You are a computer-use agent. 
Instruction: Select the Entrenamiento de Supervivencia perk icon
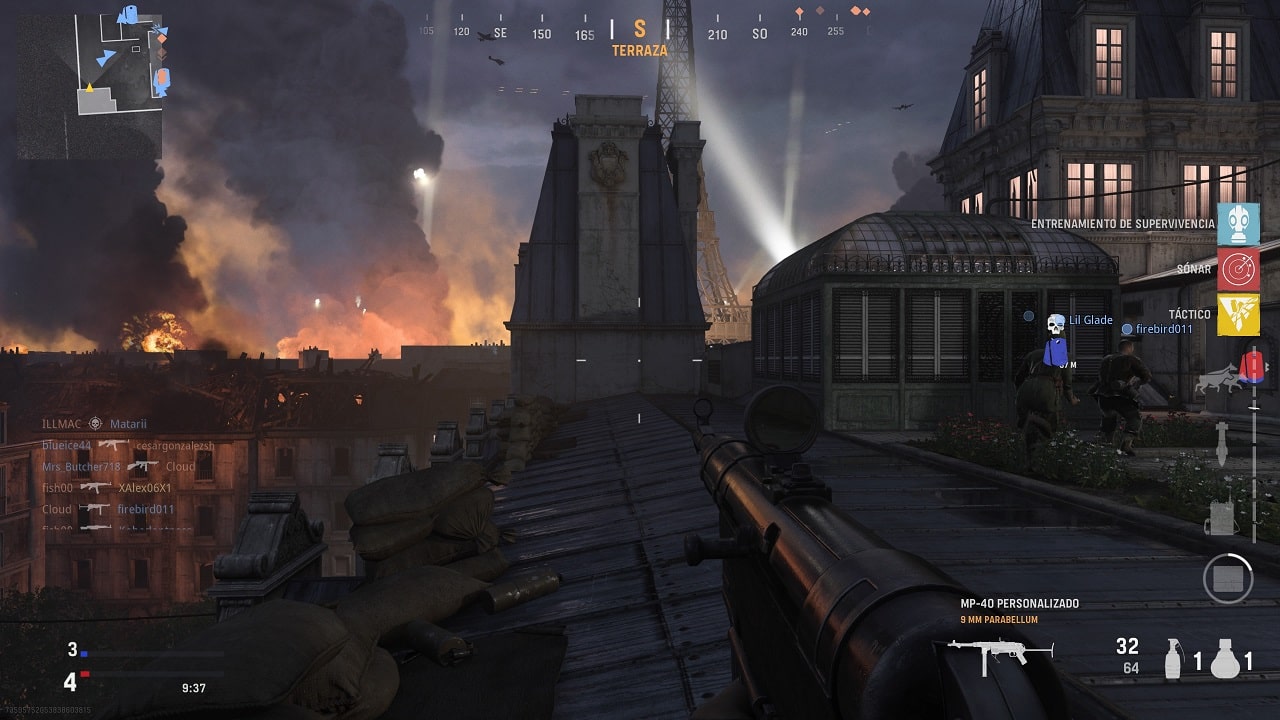click(x=1238, y=224)
